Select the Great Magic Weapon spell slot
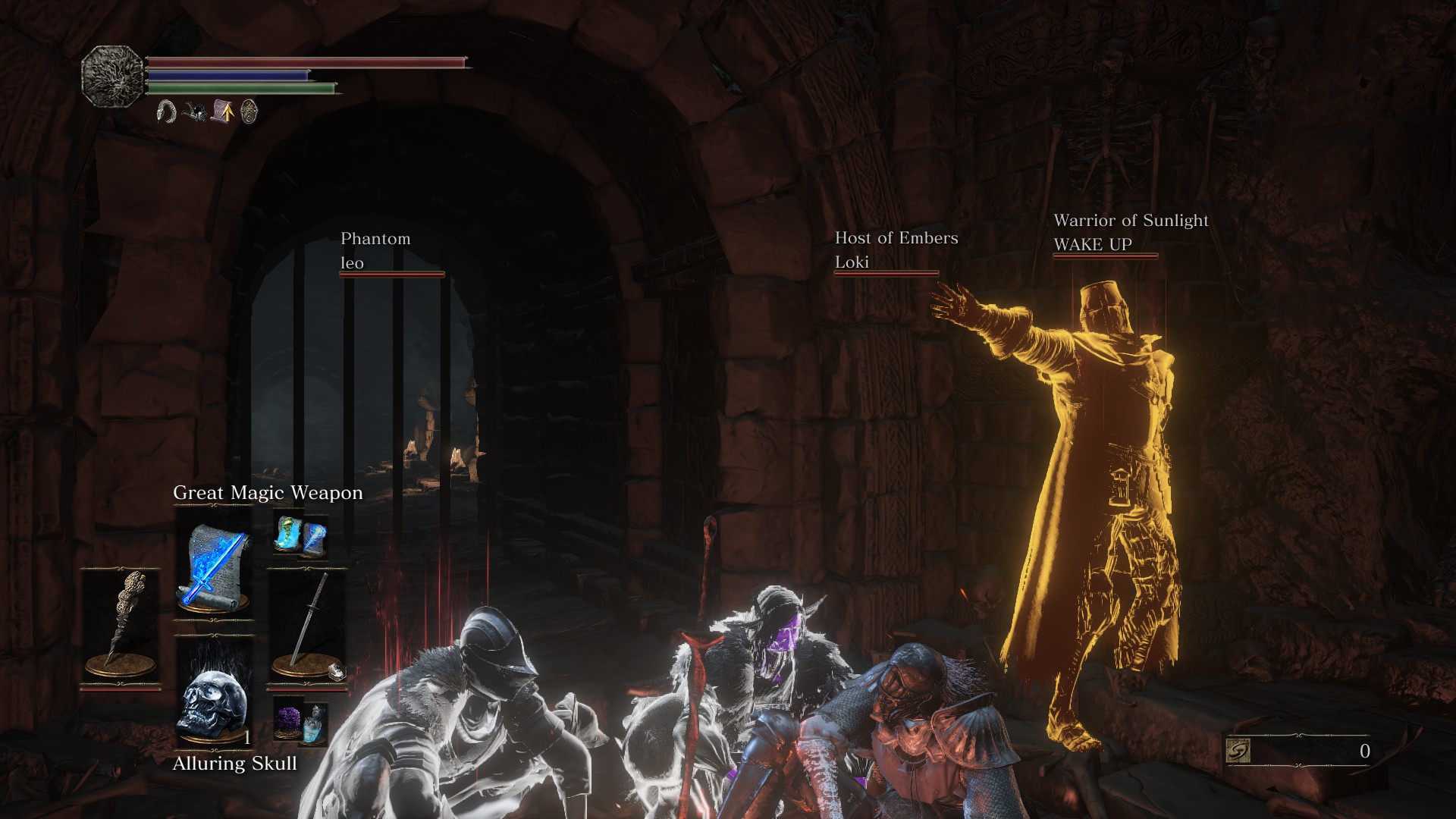 214,565
